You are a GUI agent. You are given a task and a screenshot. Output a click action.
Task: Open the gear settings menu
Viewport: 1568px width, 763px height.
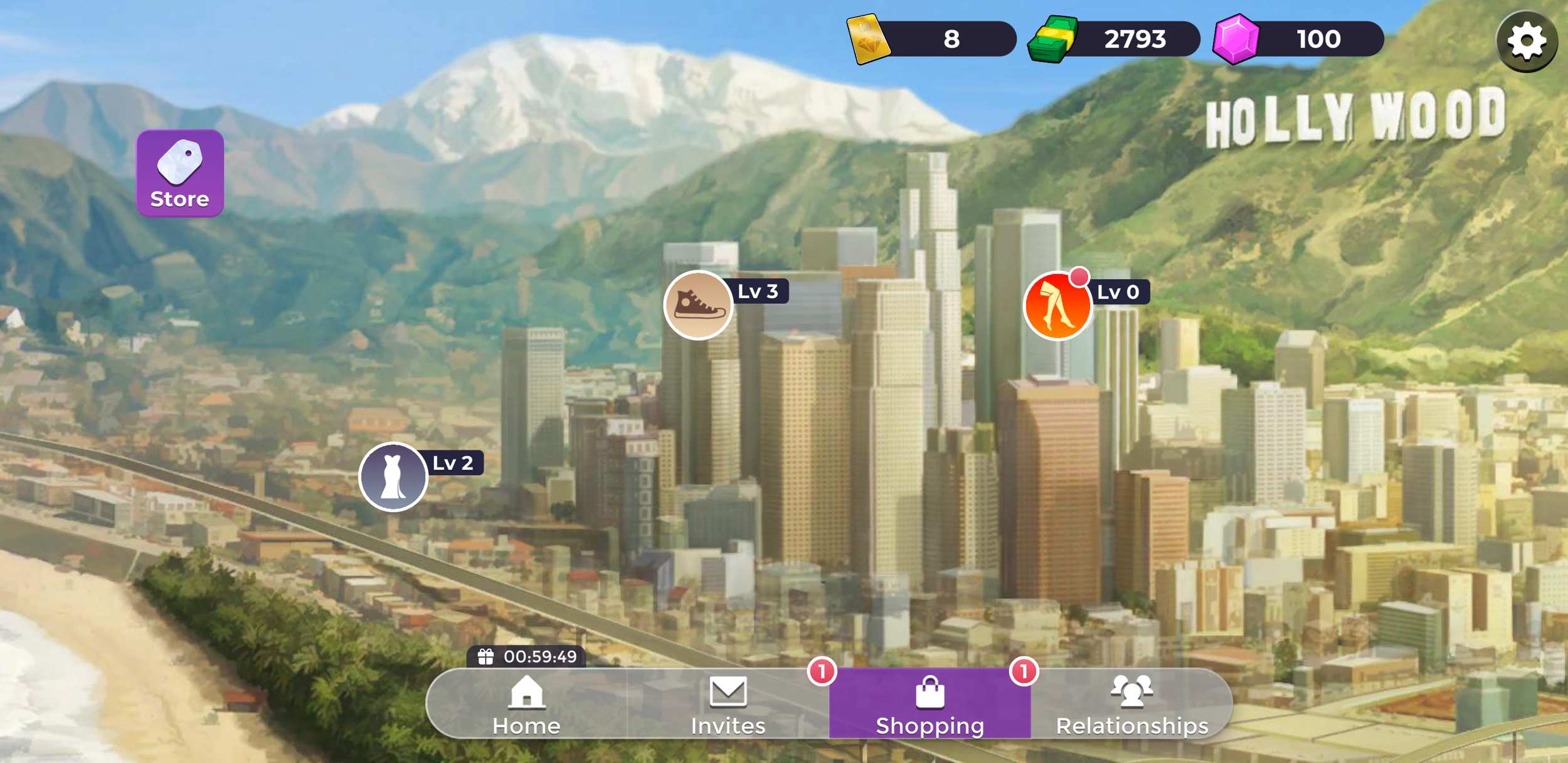click(x=1526, y=41)
